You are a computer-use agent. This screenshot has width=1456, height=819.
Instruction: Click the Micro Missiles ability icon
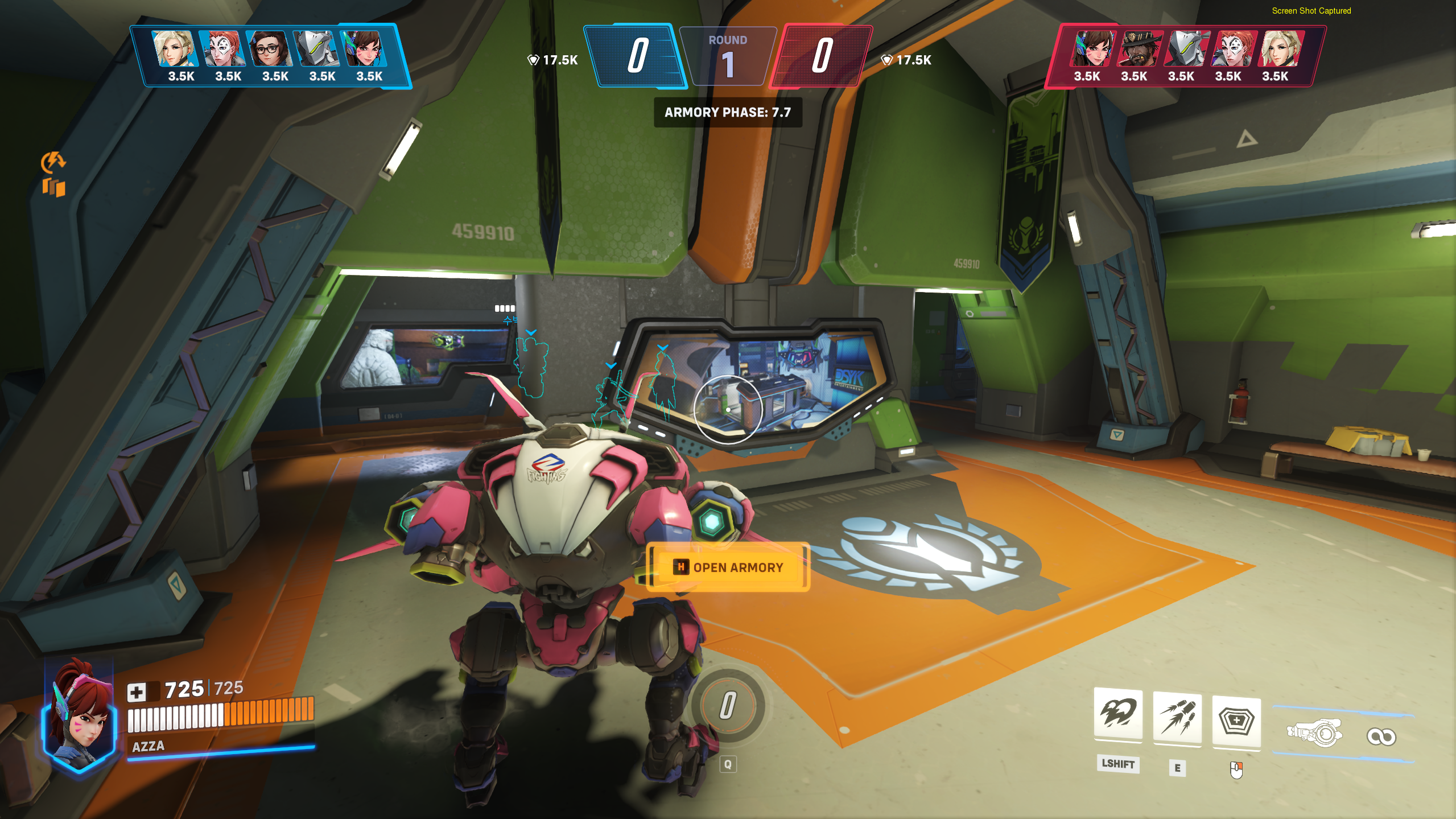pos(1177,718)
